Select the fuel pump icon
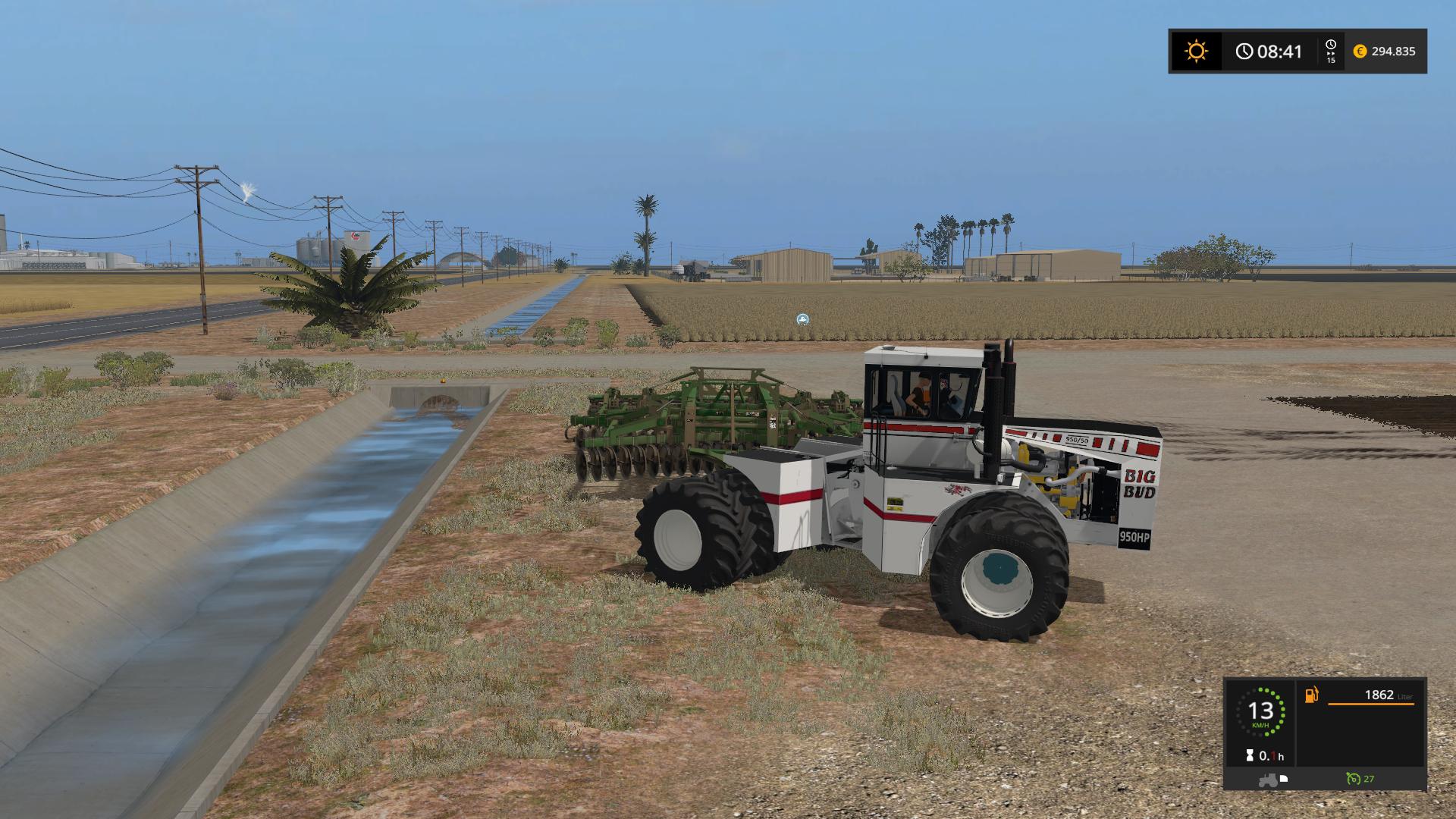The width and height of the screenshot is (1456, 819). pyautogui.click(x=1311, y=695)
